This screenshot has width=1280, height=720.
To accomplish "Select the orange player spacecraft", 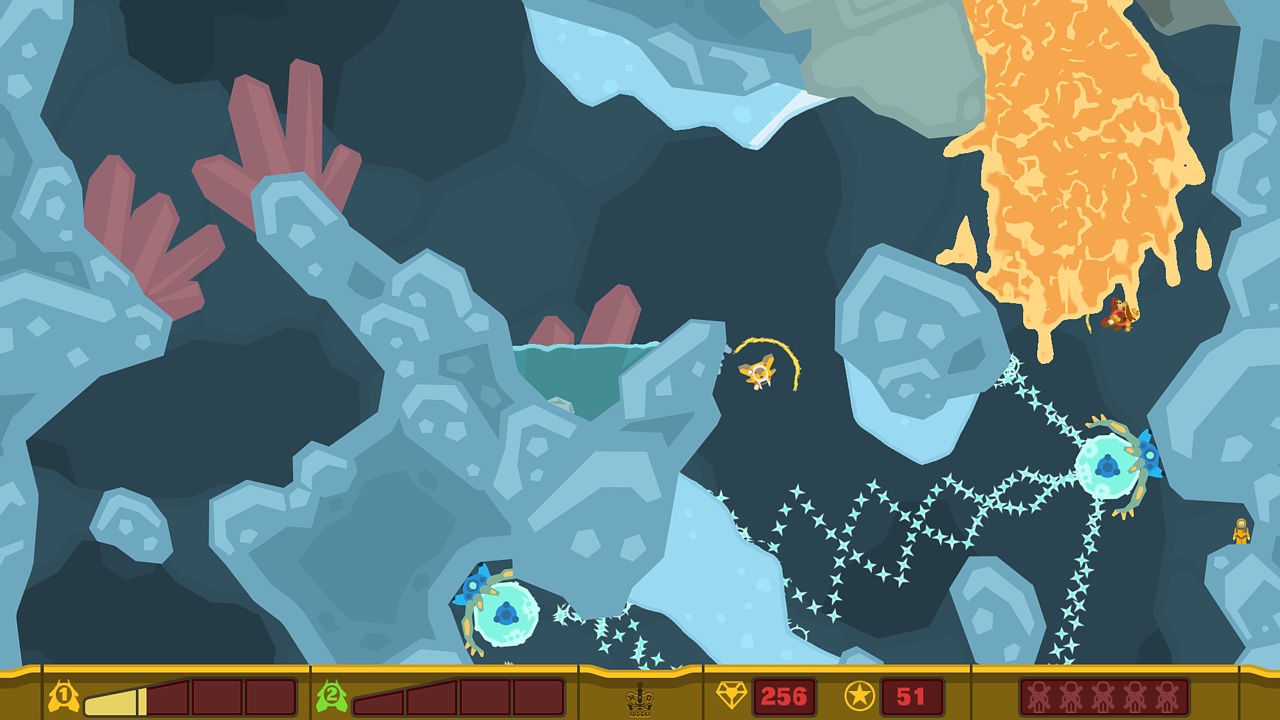I will pyautogui.click(x=758, y=373).
